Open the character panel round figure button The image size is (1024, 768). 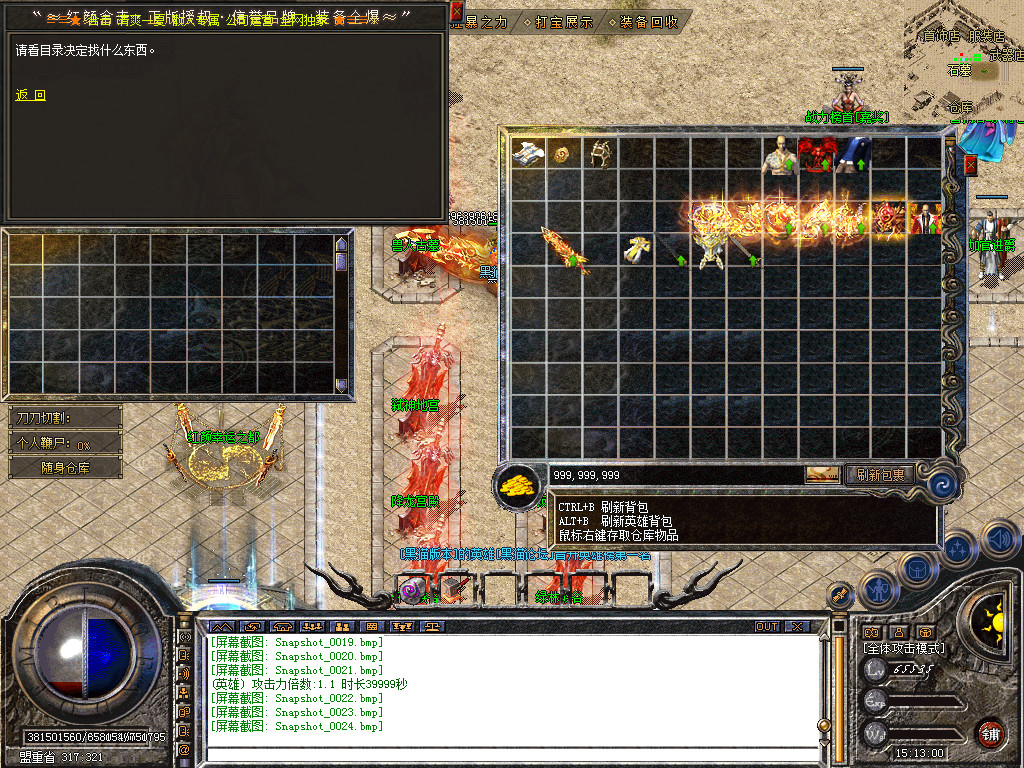[877, 588]
